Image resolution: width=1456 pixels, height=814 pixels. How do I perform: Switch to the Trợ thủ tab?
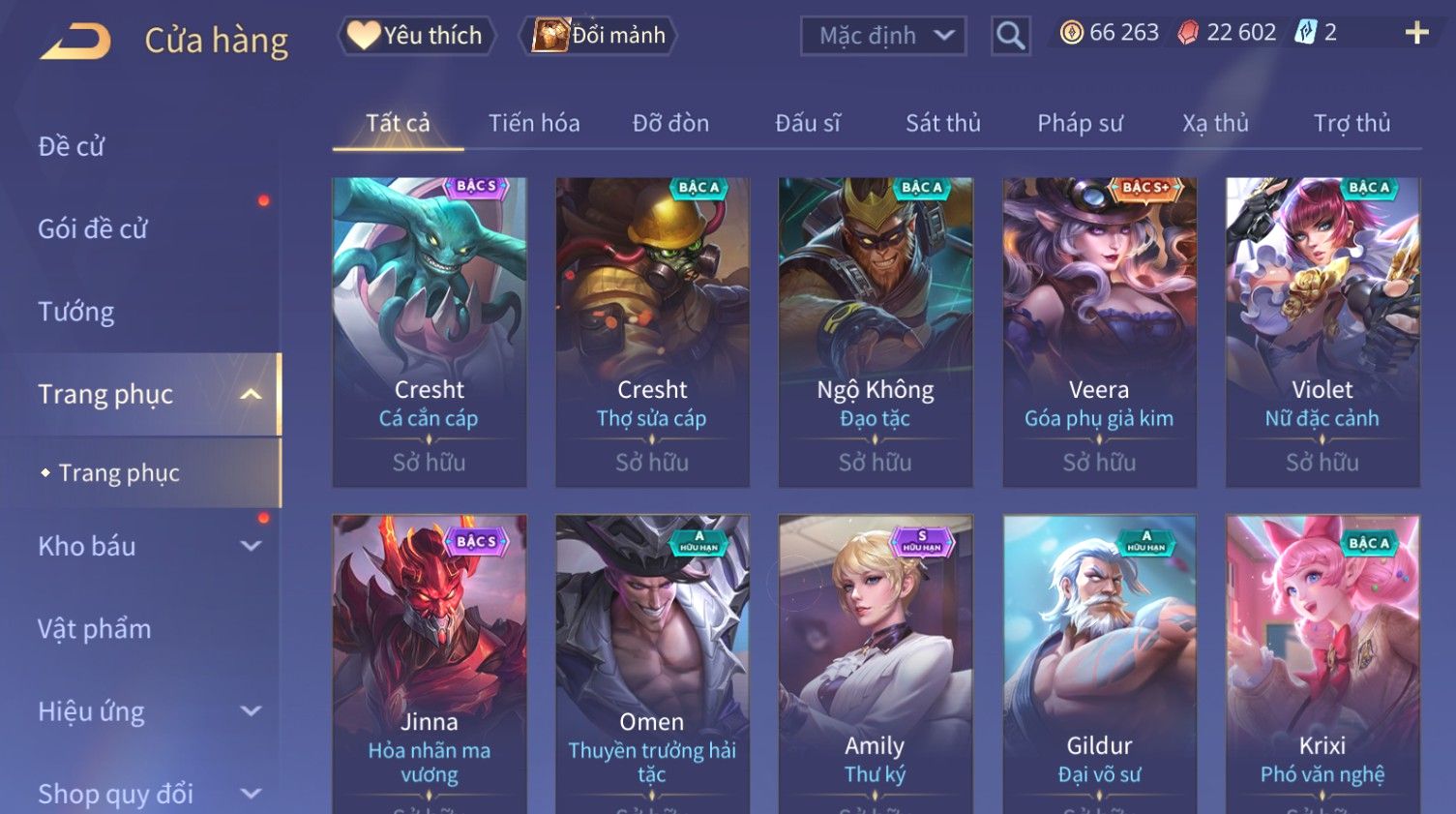(x=1352, y=123)
